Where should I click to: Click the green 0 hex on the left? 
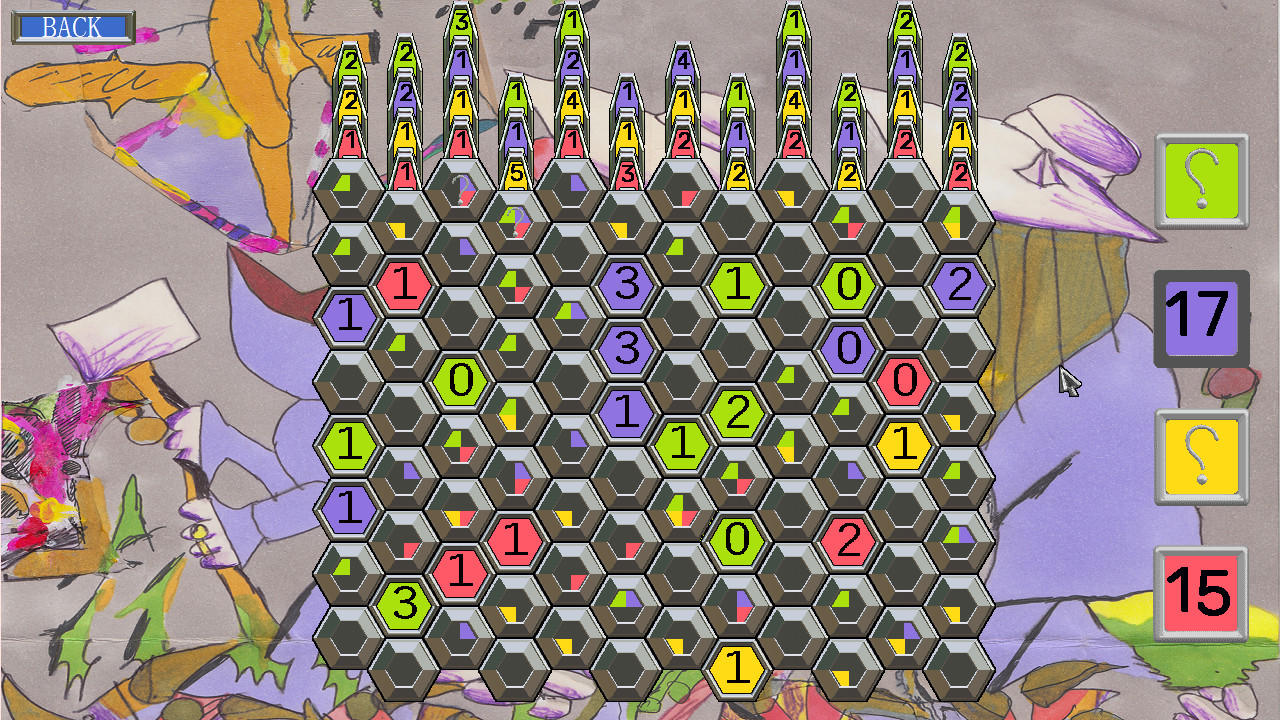pos(460,380)
